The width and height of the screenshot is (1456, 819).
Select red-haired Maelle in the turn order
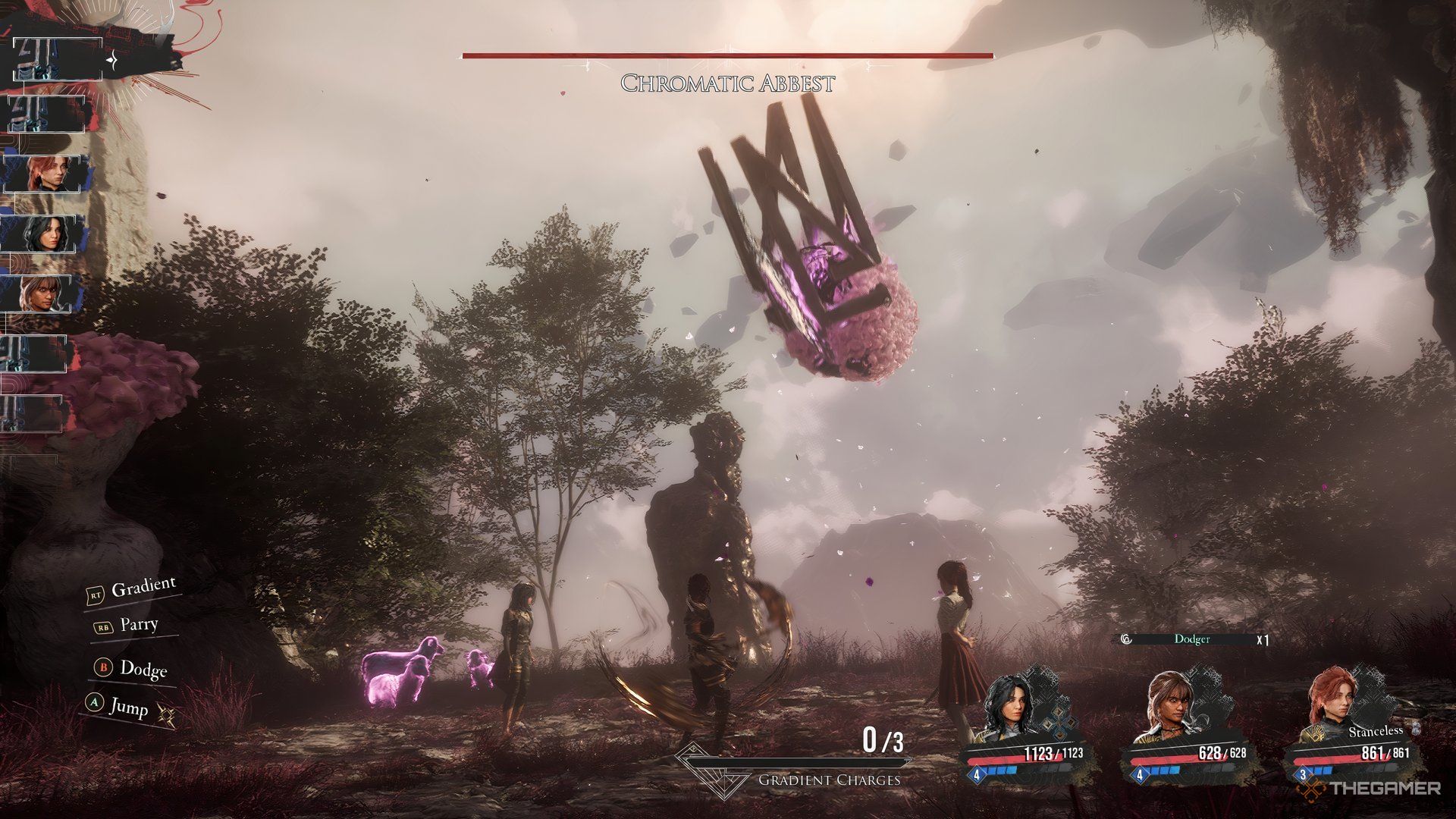click(45, 174)
